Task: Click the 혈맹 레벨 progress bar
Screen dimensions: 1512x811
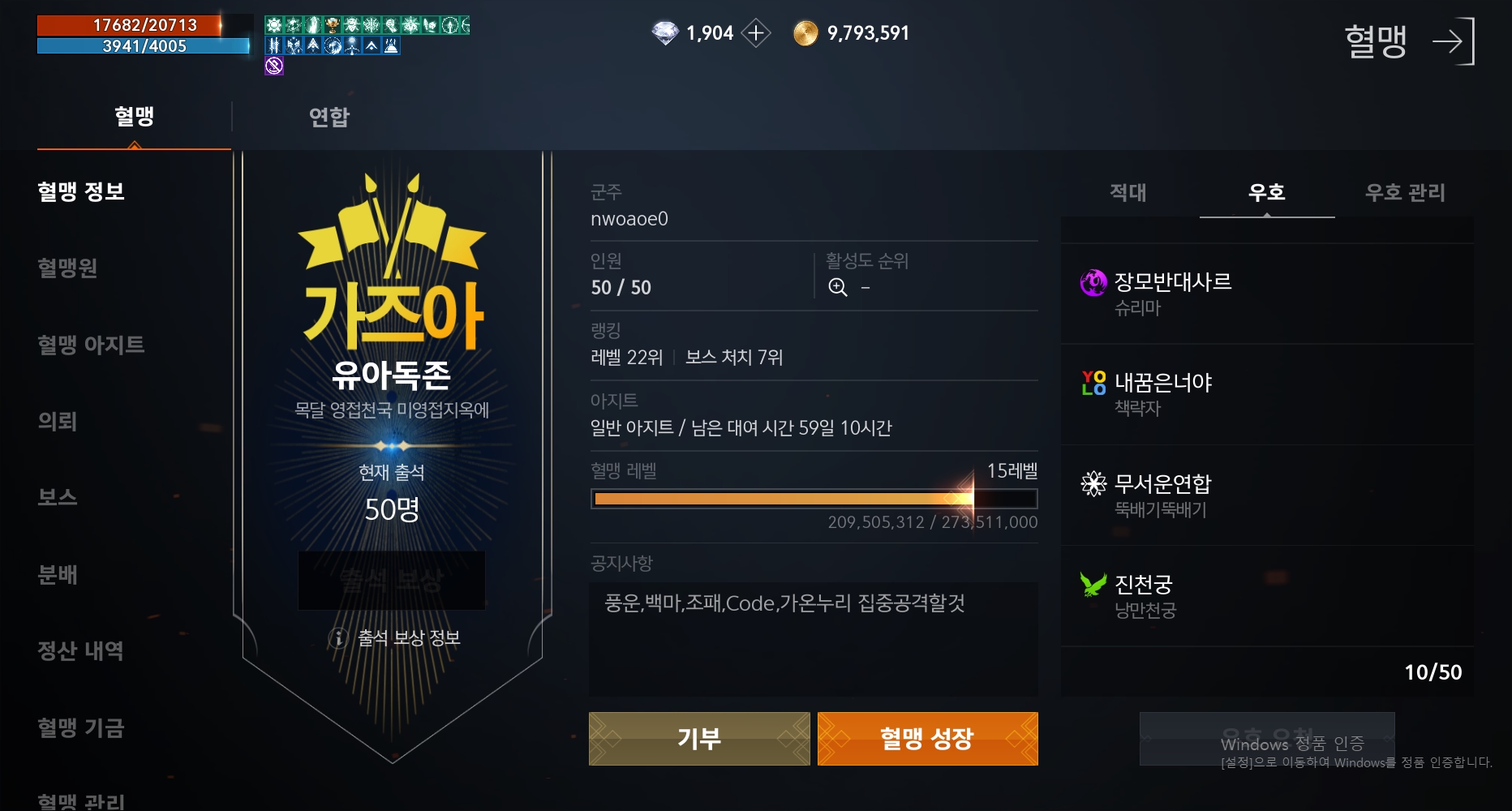Action: pos(814,499)
